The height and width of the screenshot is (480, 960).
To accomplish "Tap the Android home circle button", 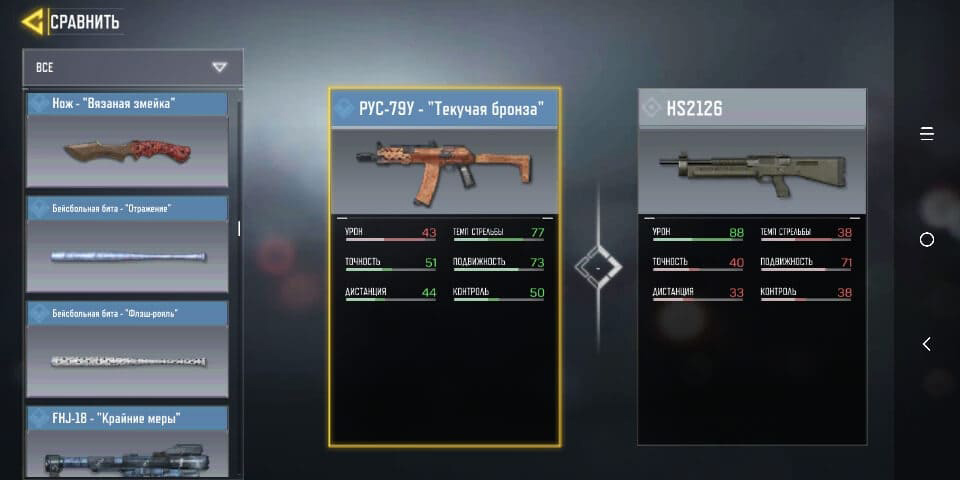I will [926, 240].
